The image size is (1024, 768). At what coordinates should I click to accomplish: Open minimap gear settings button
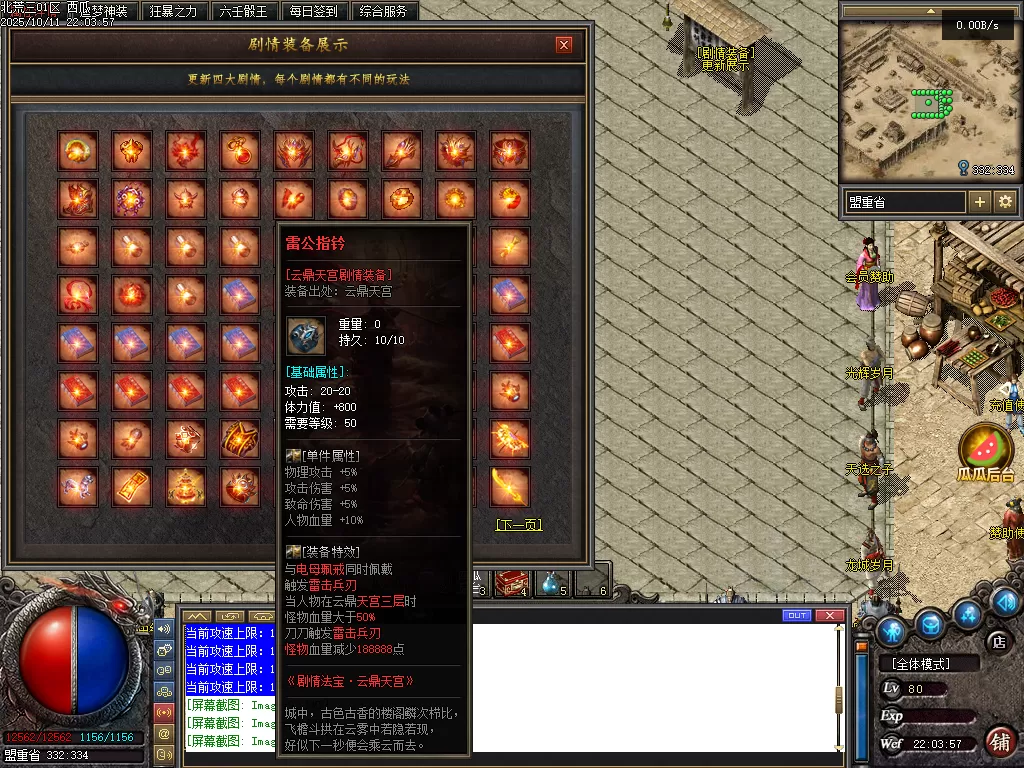(1005, 202)
